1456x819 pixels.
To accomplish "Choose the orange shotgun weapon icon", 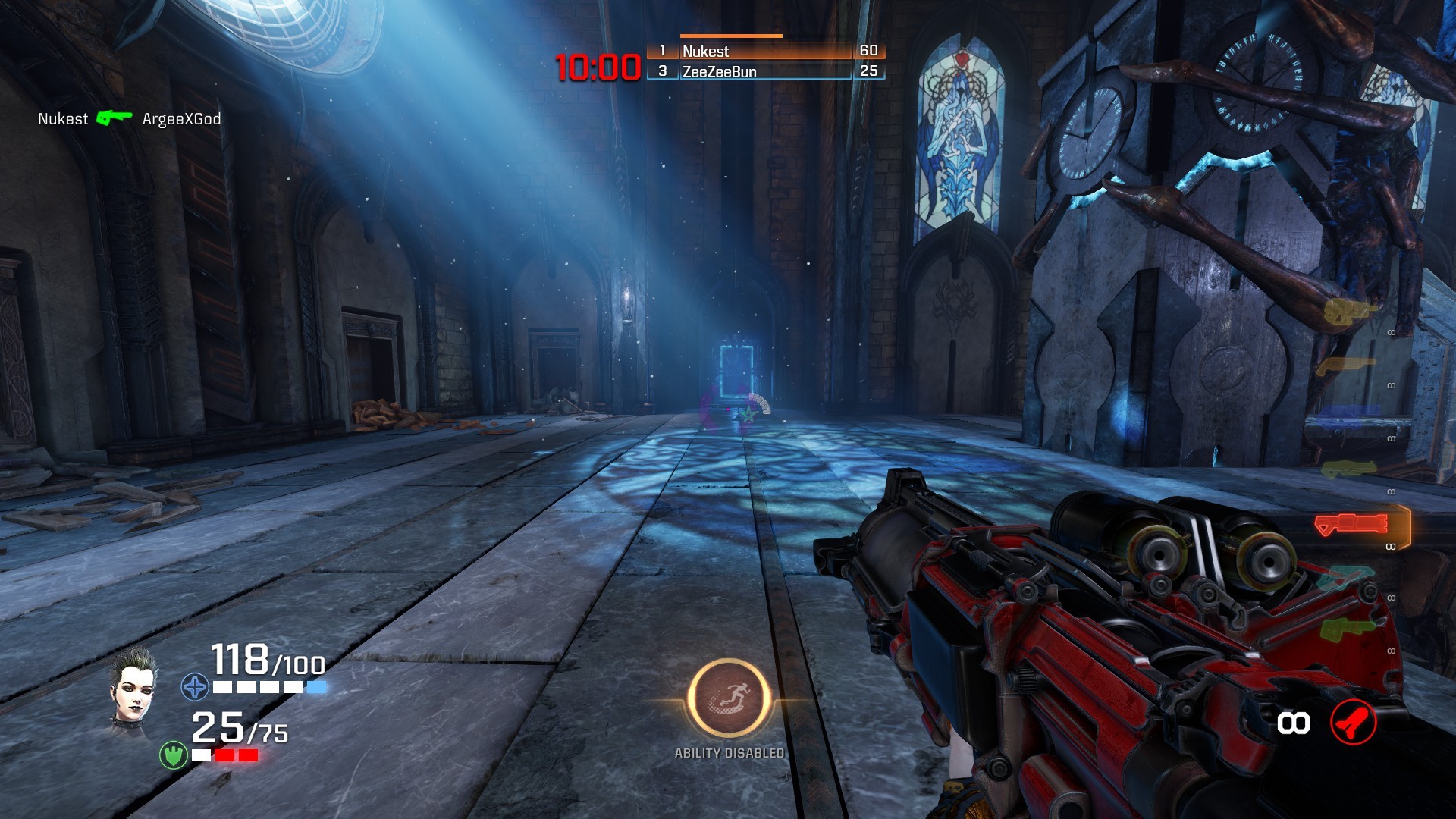I will point(1345,366).
